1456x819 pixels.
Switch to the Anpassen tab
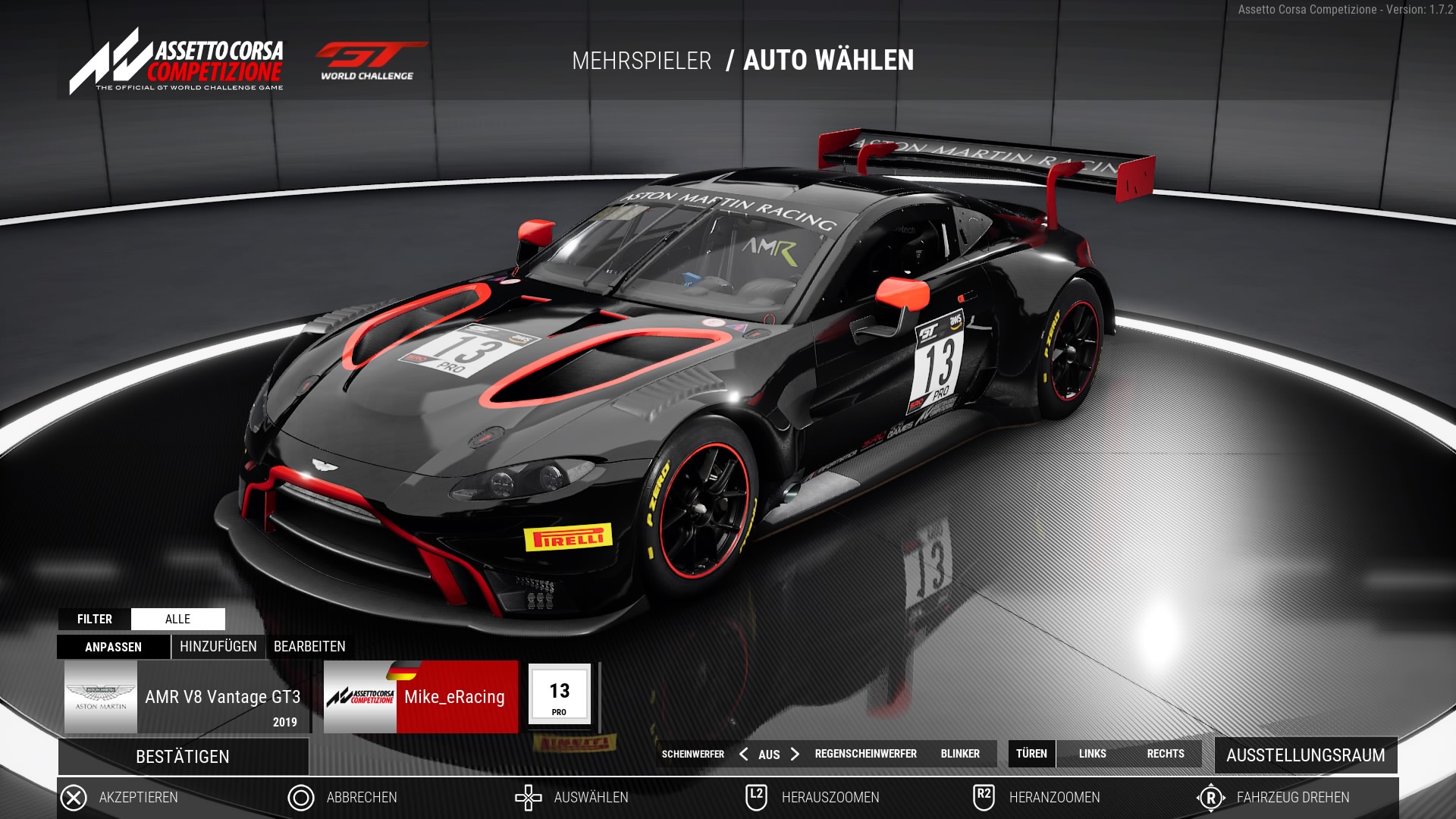(113, 647)
